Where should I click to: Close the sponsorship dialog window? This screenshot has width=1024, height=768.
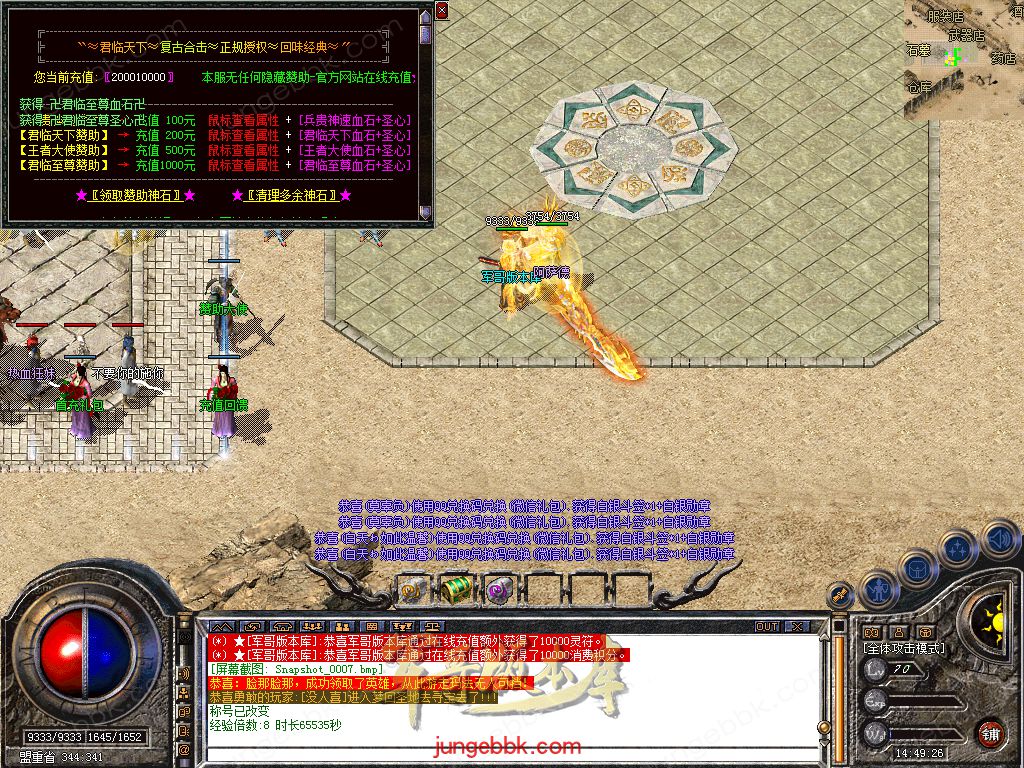pyautogui.click(x=442, y=11)
